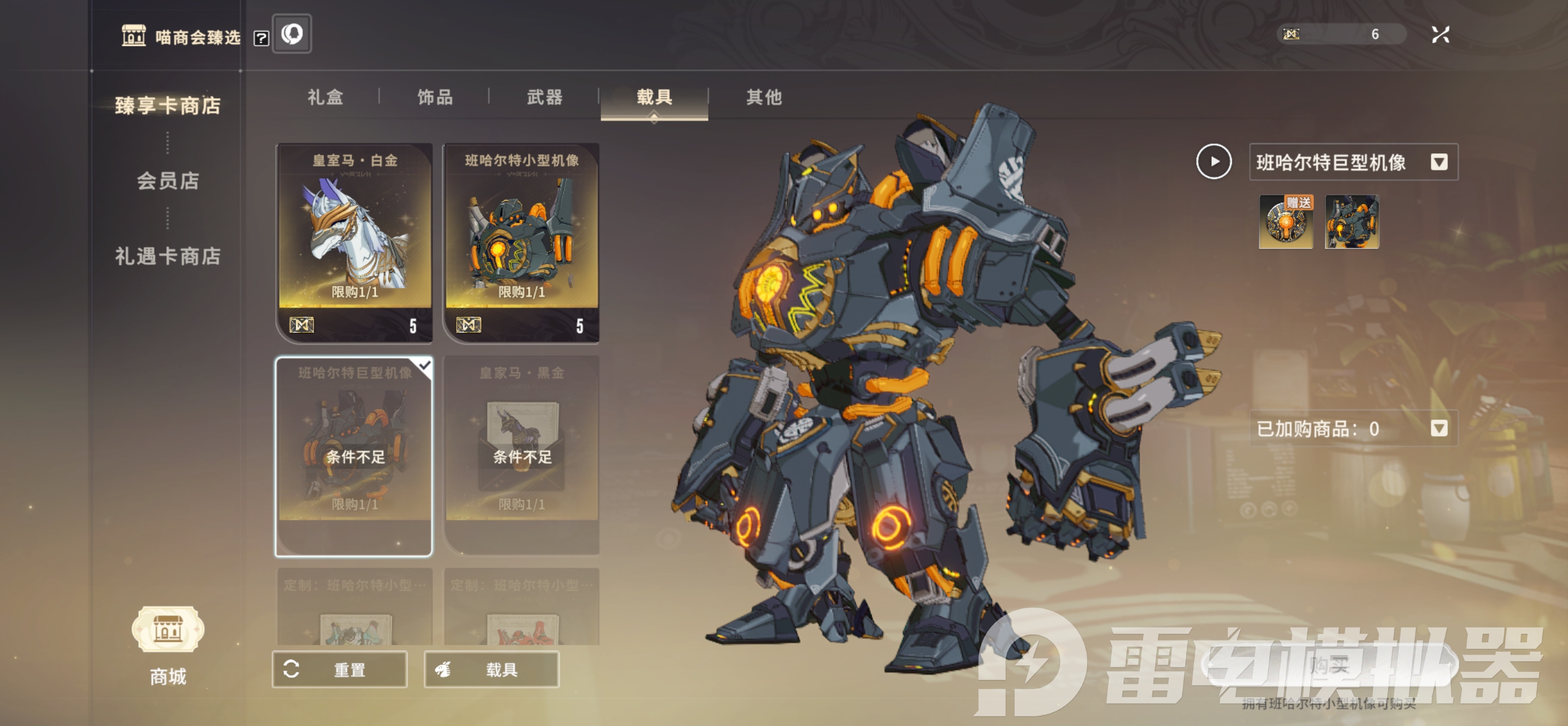1568x726 pixels.
Task: Play the mount preview video
Action: [1213, 162]
